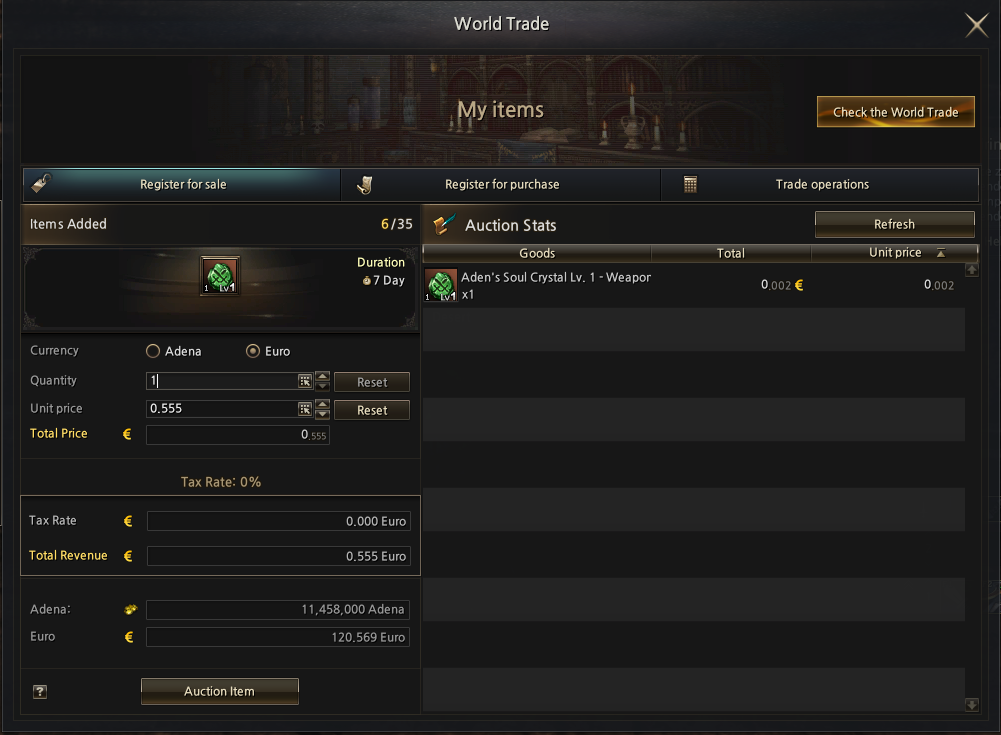Open the Trade operations tab
This screenshot has height=735, width=1001.
tap(821, 185)
